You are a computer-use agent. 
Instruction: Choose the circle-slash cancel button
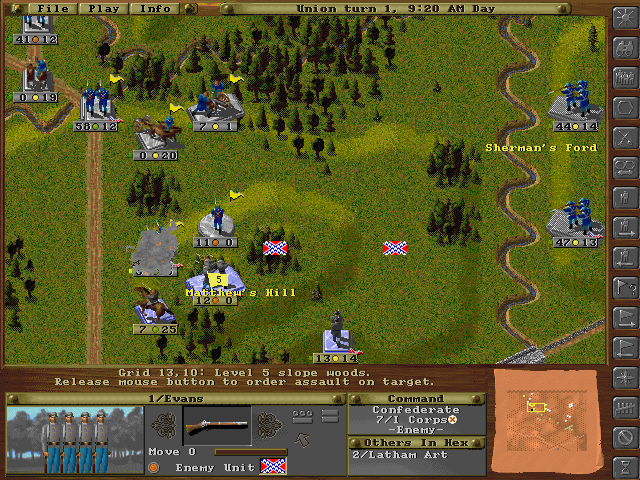pos(626,436)
